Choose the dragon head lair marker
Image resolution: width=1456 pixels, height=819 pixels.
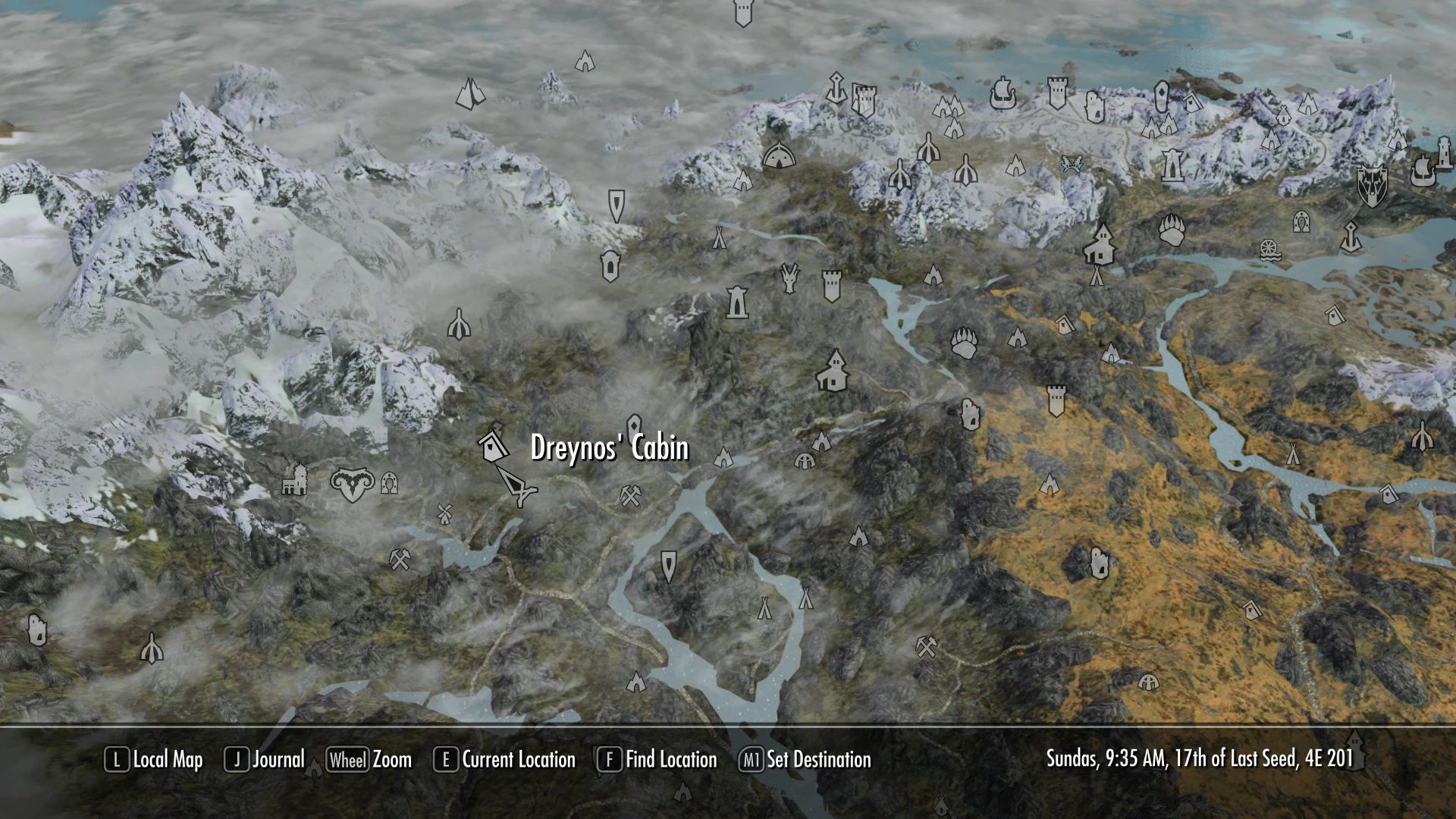789,278
